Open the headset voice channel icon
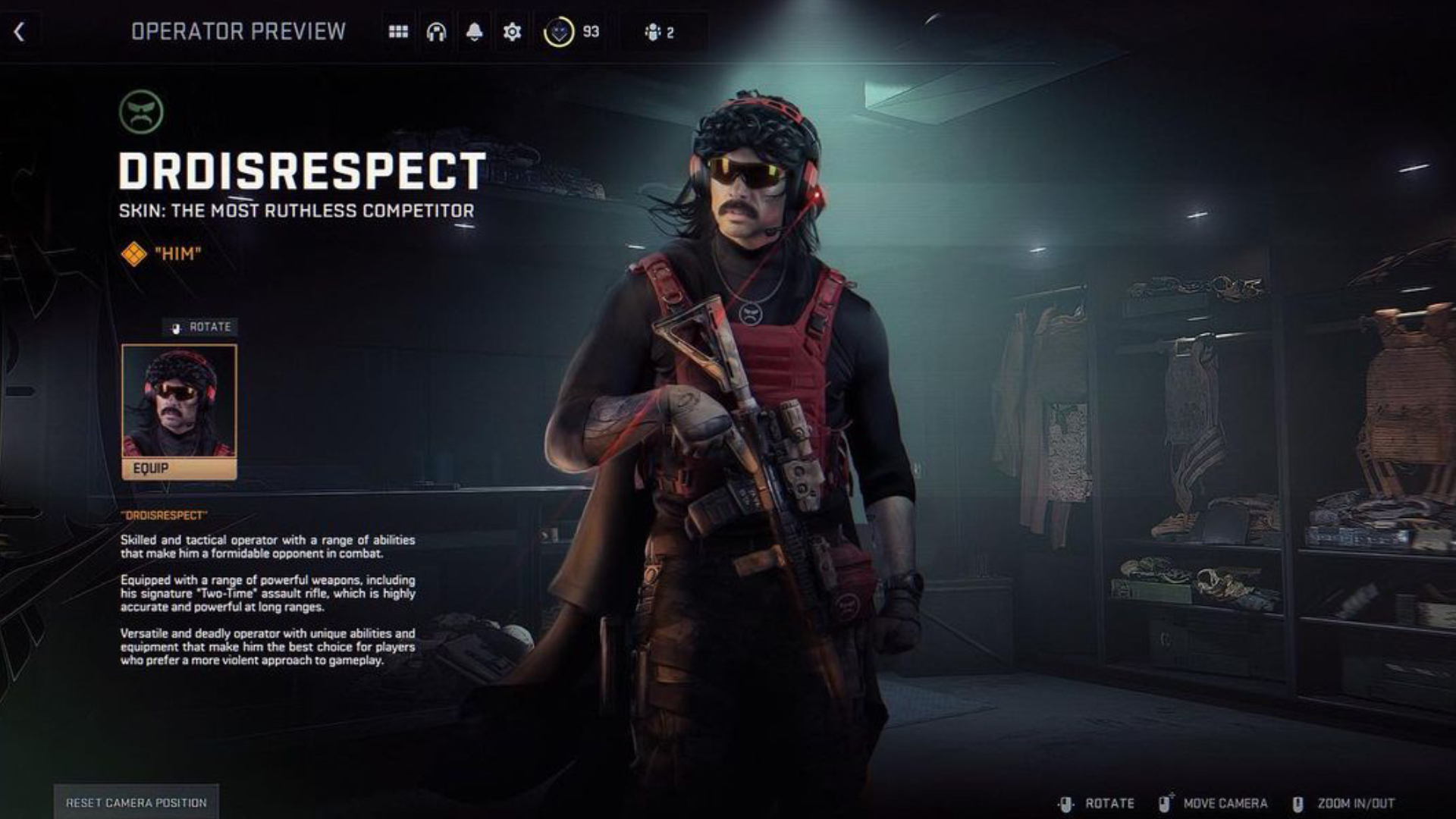The image size is (1456, 819). point(436,32)
